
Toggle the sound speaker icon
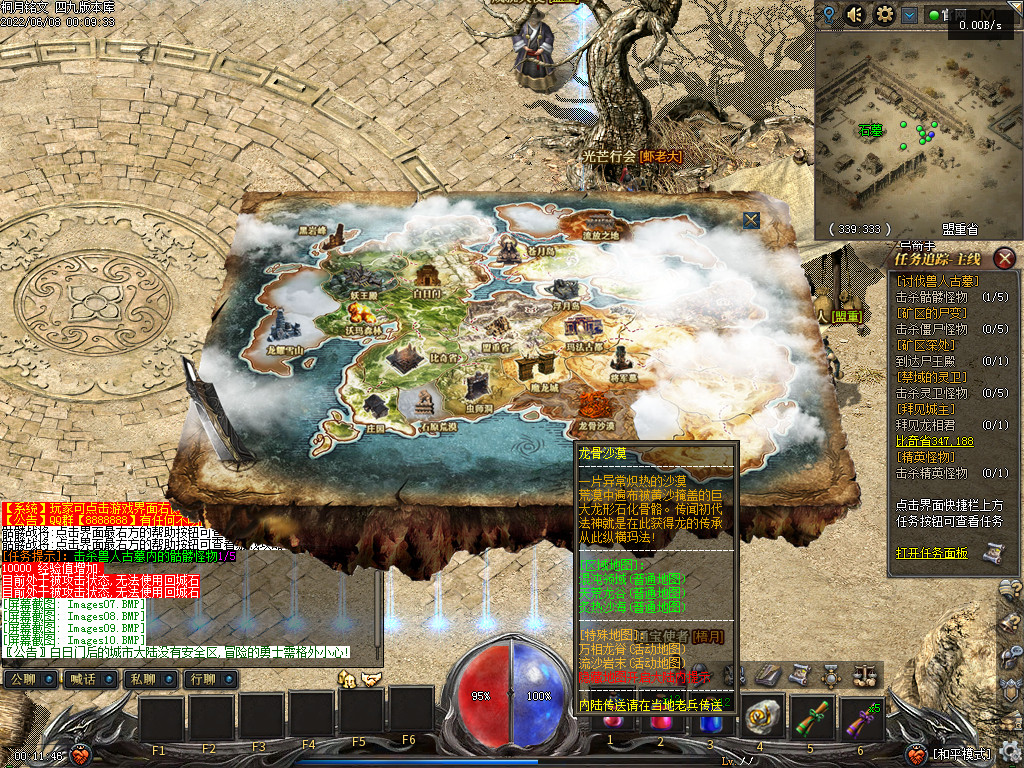[x=855, y=14]
